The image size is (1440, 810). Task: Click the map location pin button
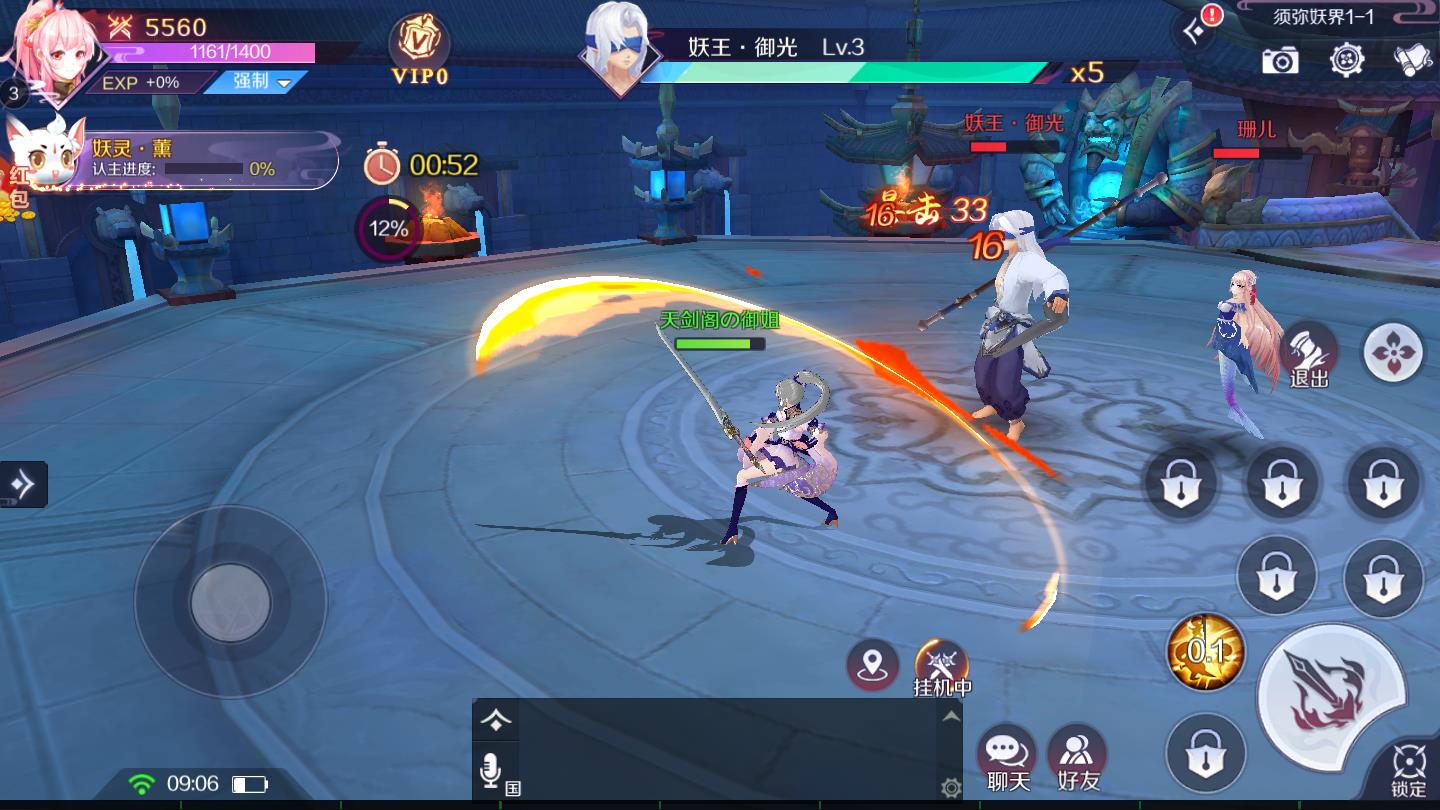(x=872, y=664)
